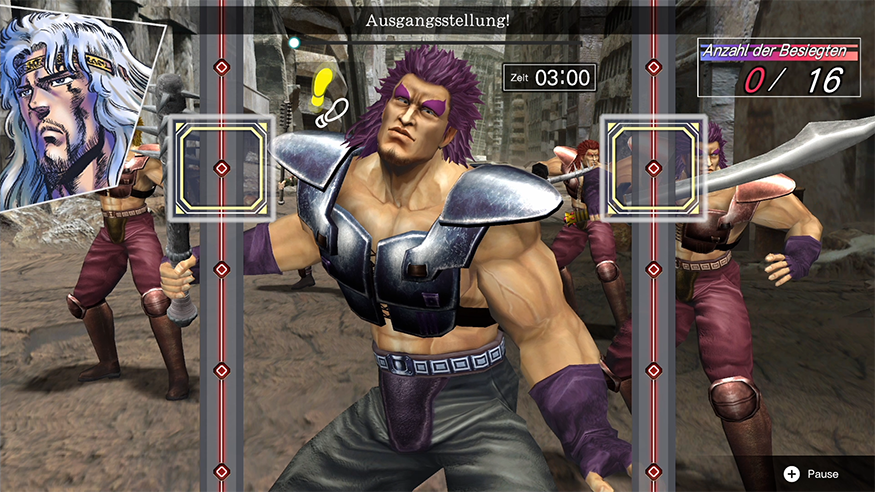Open the Pause menu
Screen dimensions: 875x492
[812, 473]
